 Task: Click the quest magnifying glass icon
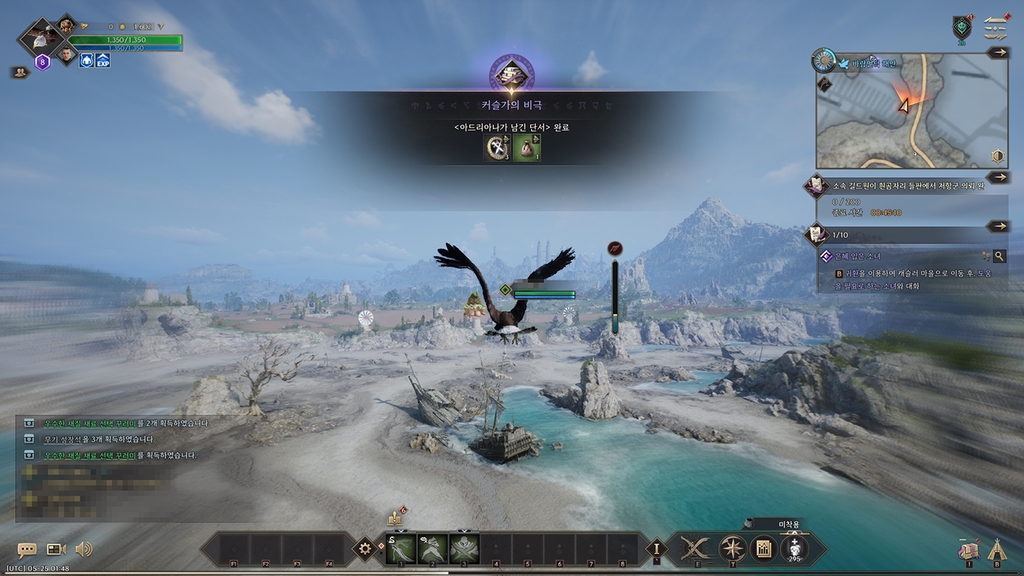pos(998,256)
